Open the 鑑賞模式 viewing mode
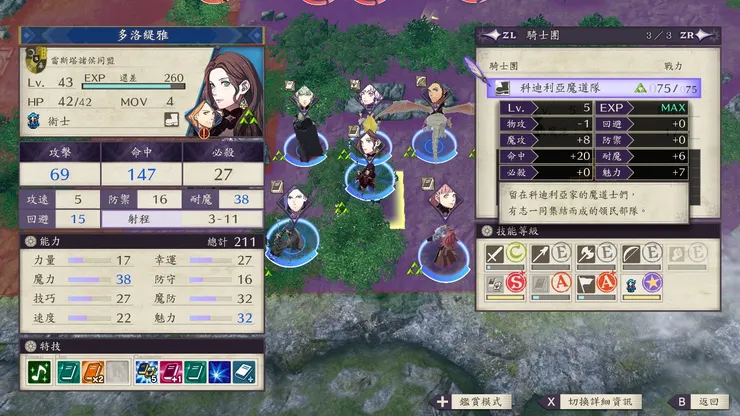Screen dimensions: 740x416 (x=473, y=401)
